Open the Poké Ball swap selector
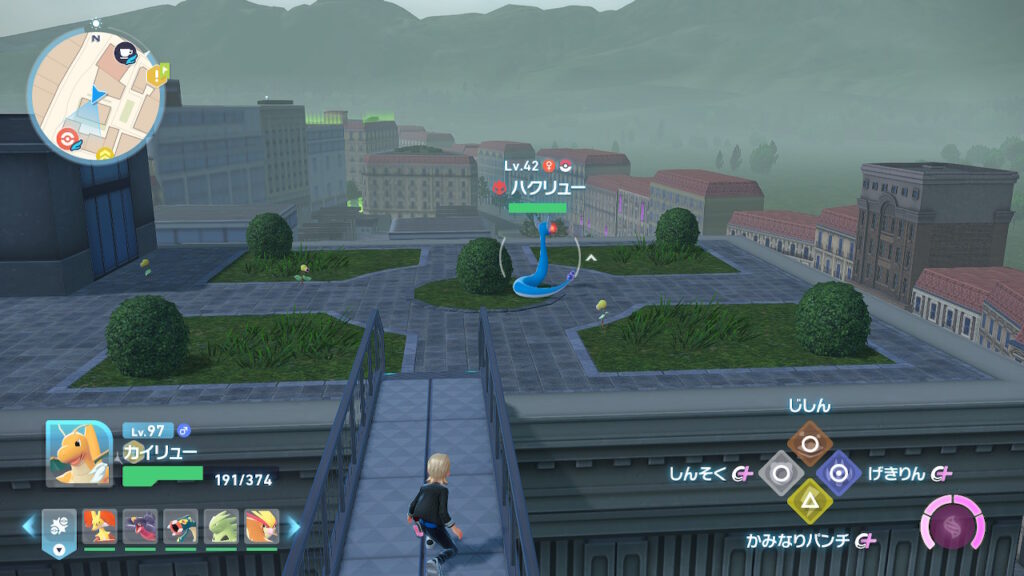Viewport: 1024px width, 576px height. 58,531
